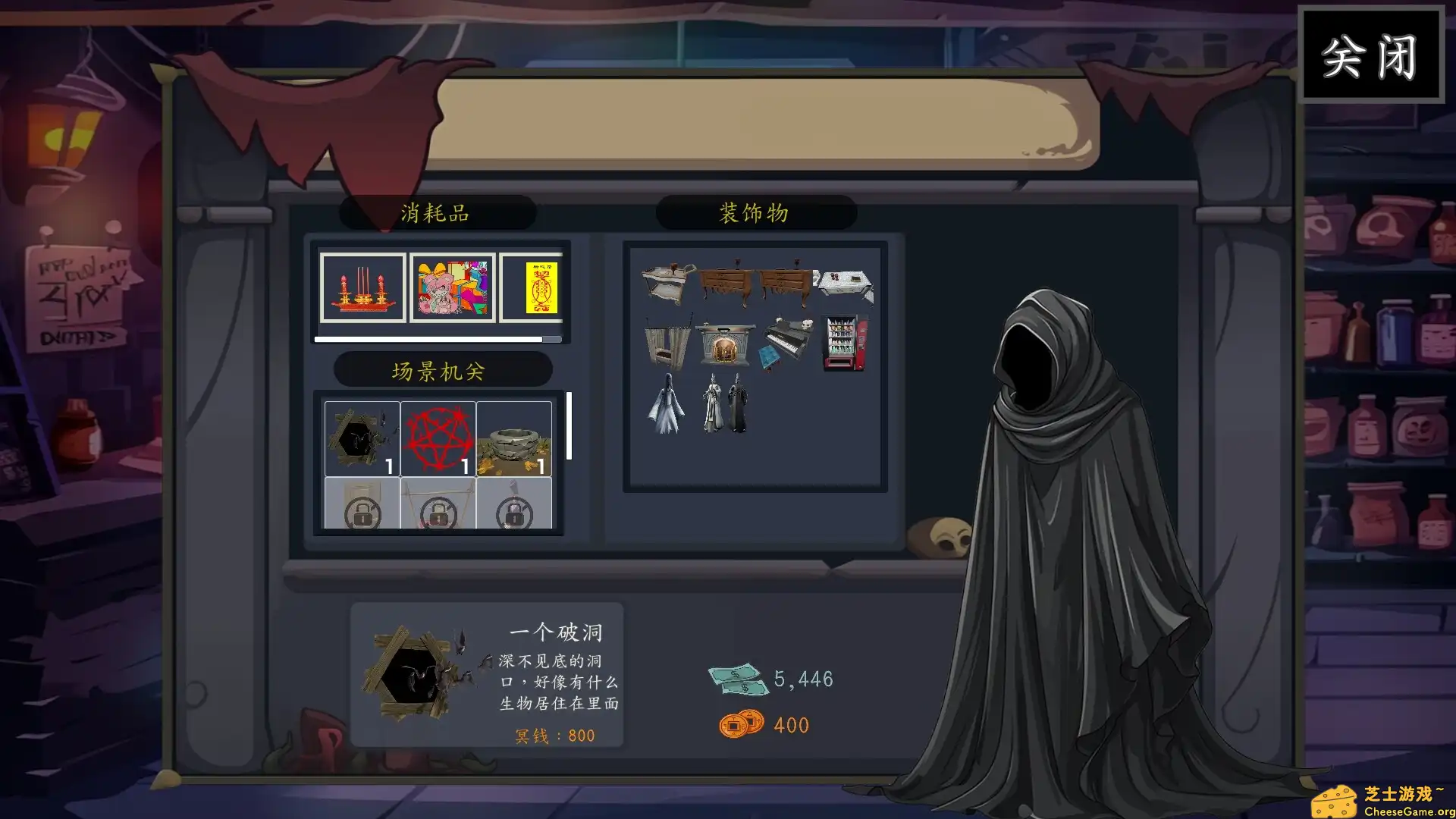Image resolution: width=1456 pixels, height=819 pixels.
Task: Open the 消耗品 consumables section
Action: [438, 213]
